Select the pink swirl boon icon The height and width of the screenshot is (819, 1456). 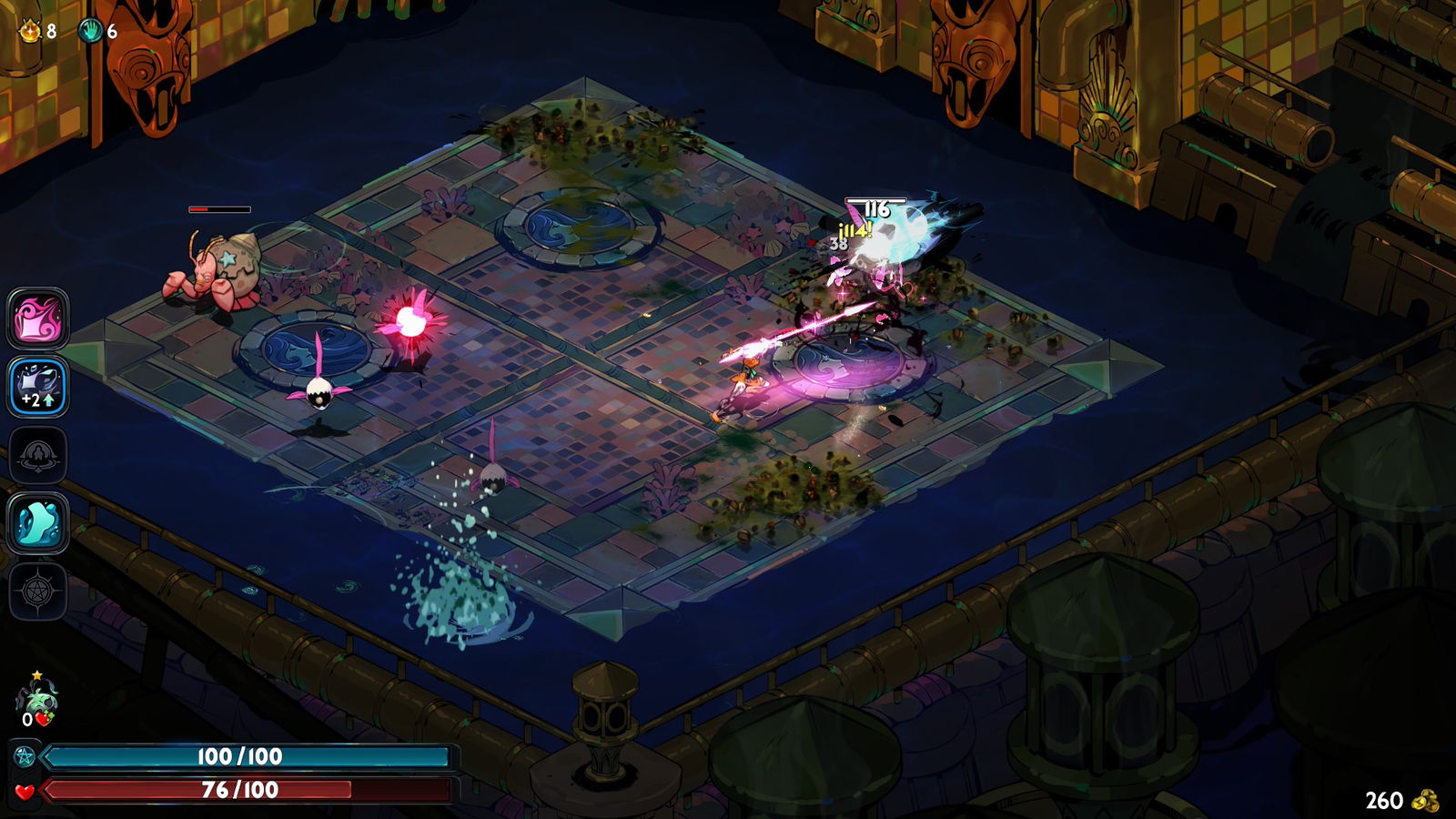(x=38, y=318)
